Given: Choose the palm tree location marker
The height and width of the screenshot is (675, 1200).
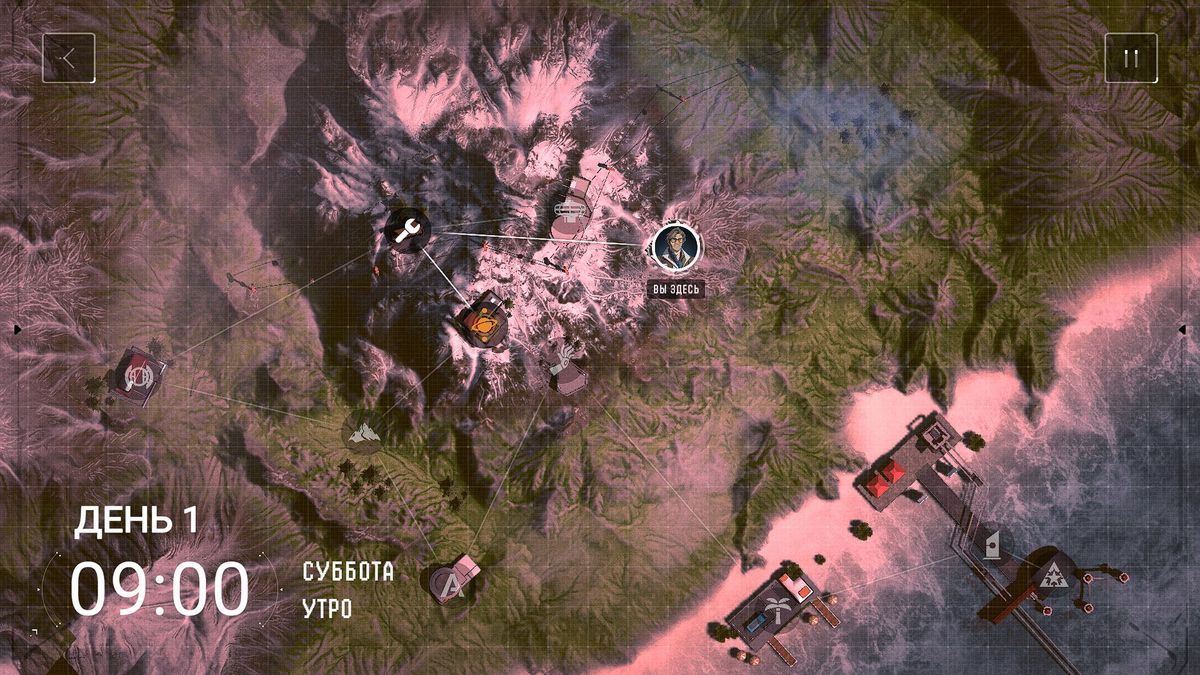Looking at the screenshot, I should point(776,606).
